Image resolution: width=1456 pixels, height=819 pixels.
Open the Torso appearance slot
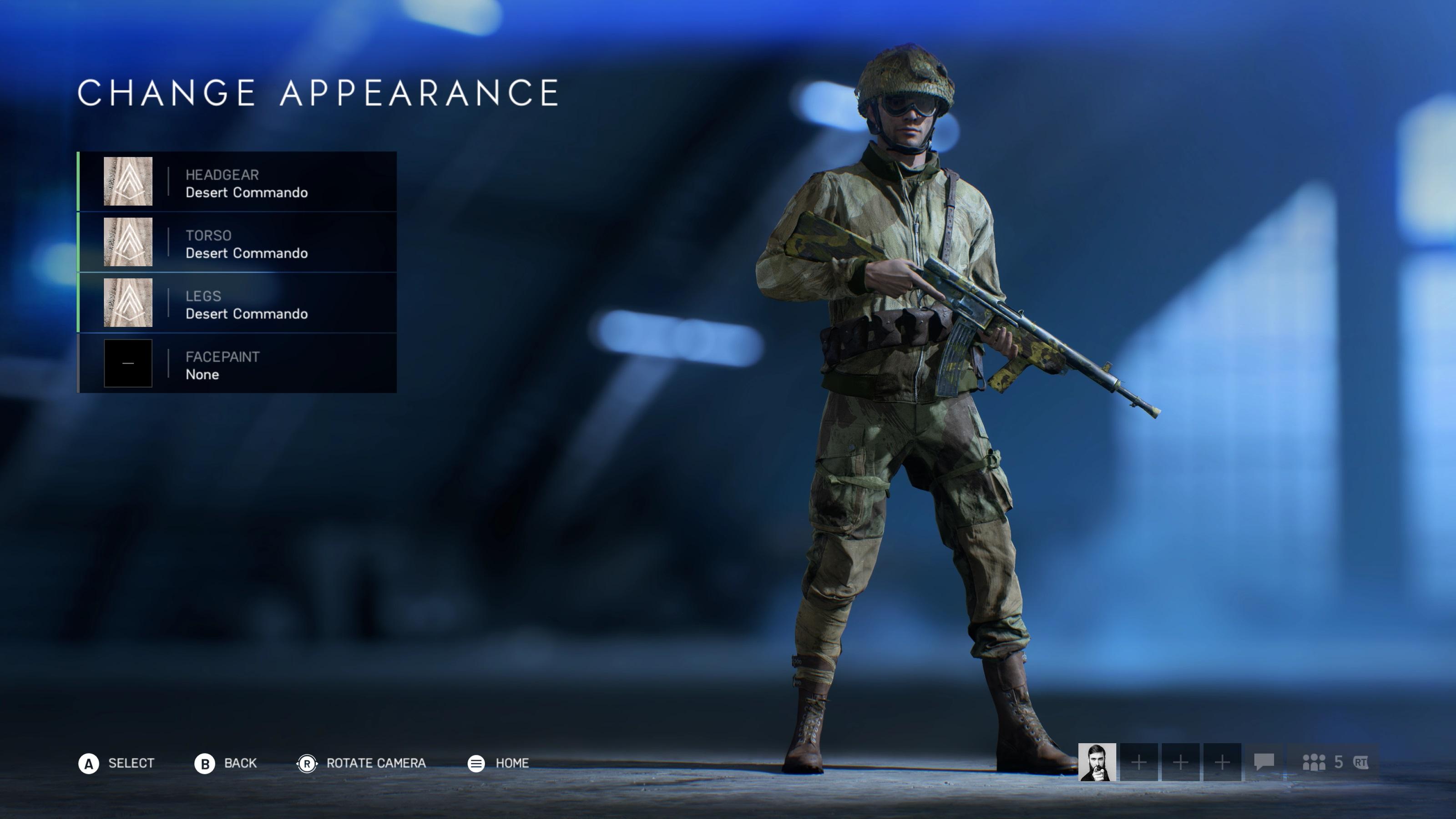pos(238,243)
